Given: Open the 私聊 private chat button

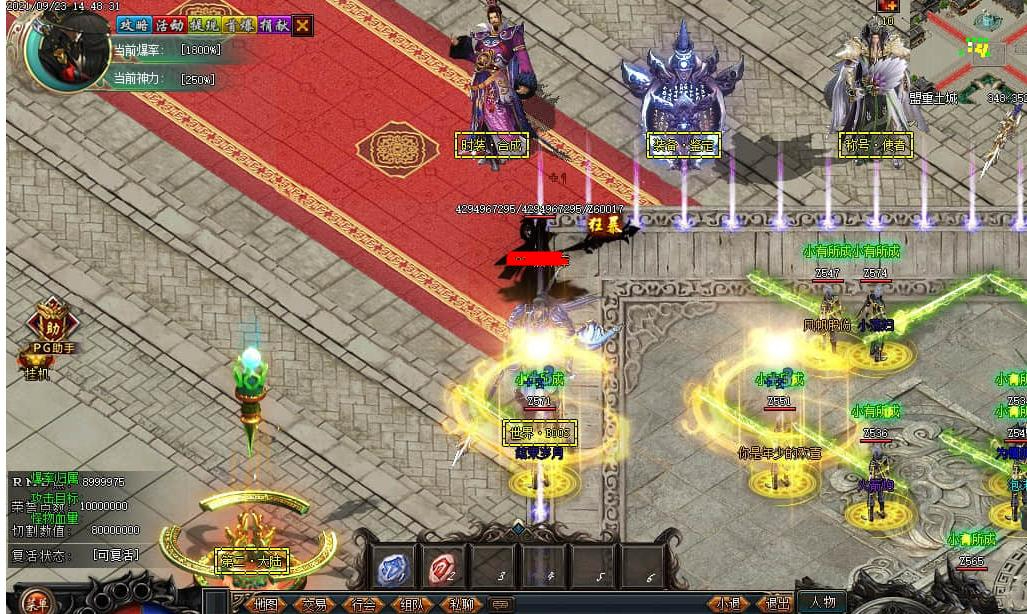Looking at the screenshot, I should click(461, 604).
